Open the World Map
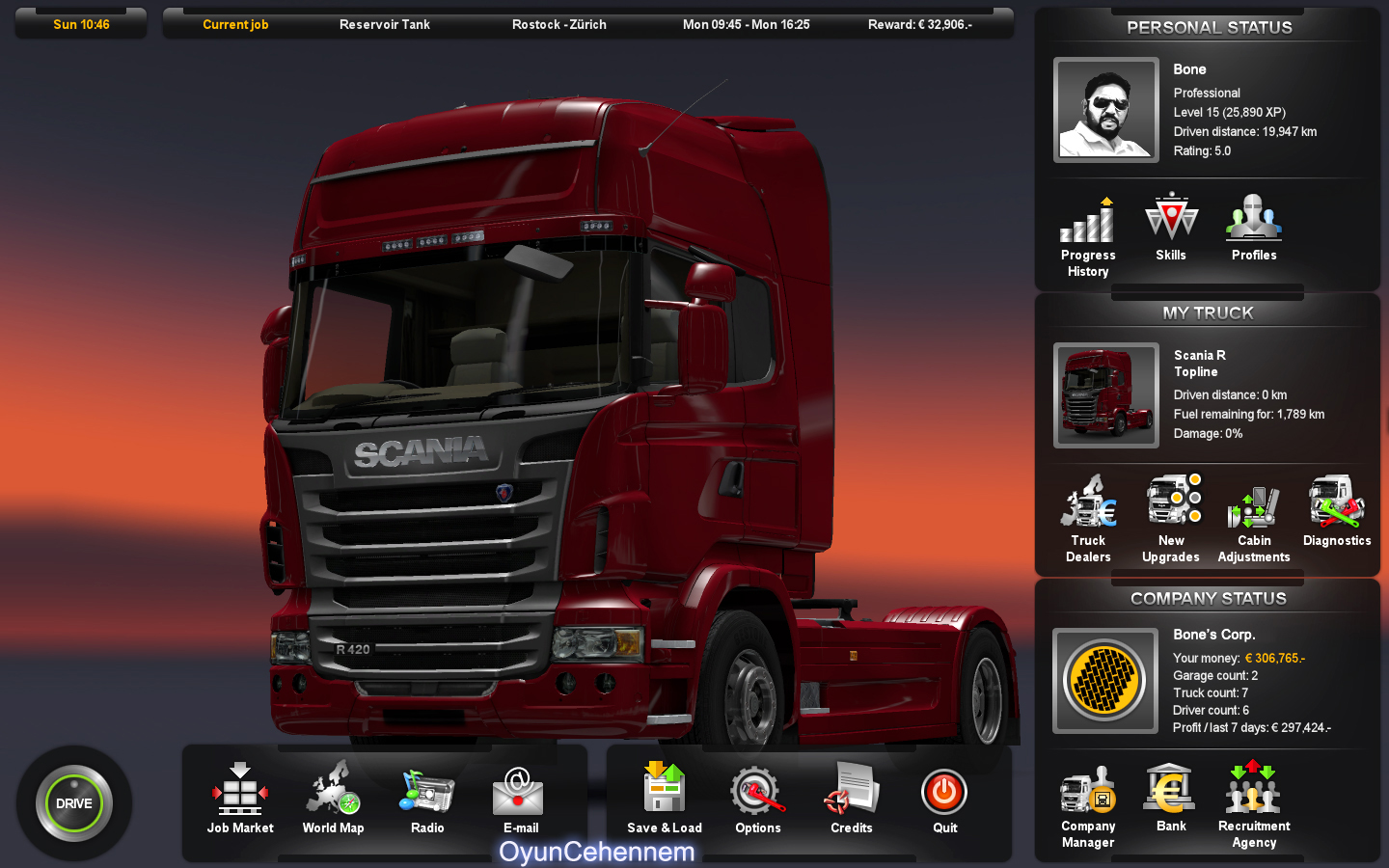Image resolution: width=1389 pixels, height=868 pixels. point(333,796)
